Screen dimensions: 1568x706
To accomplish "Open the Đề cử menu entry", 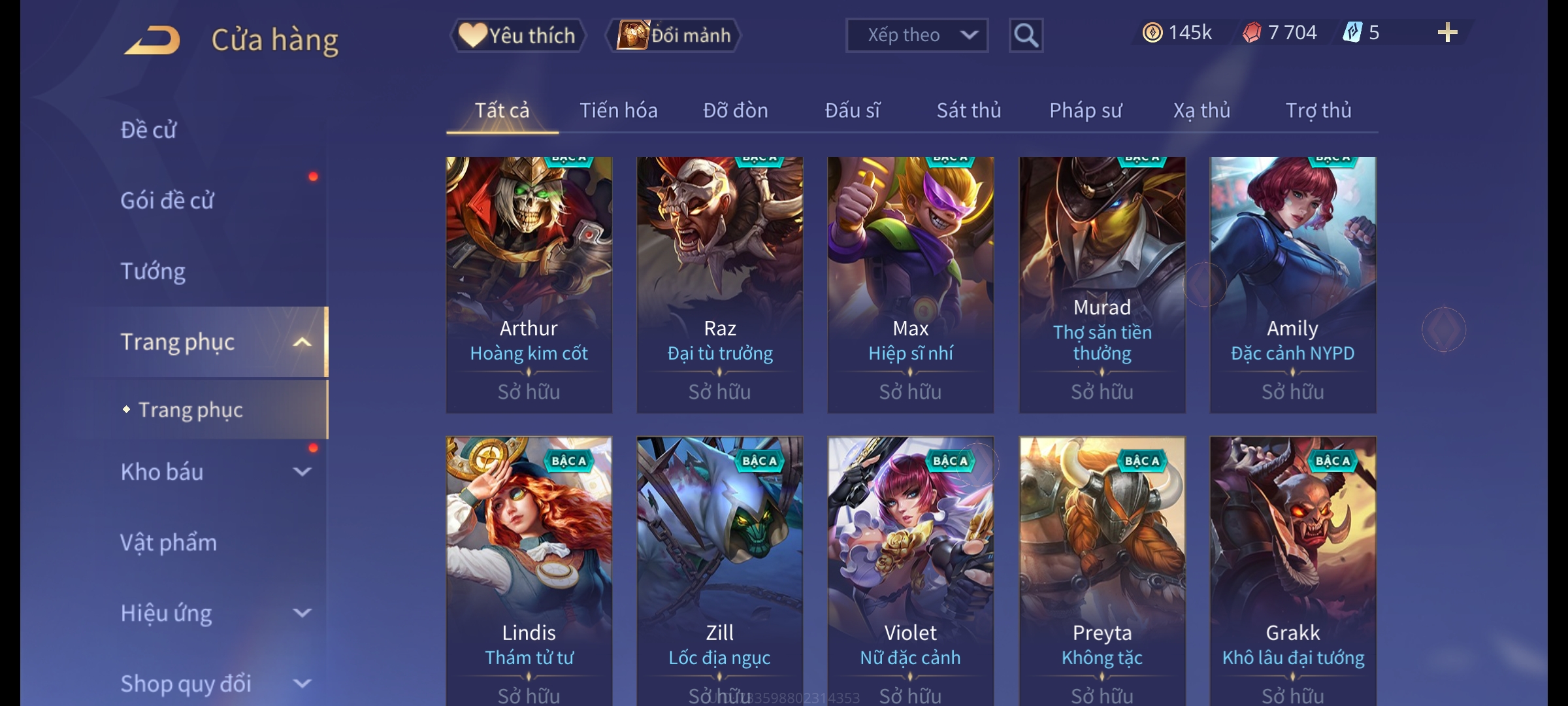I will [x=148, y=130].
